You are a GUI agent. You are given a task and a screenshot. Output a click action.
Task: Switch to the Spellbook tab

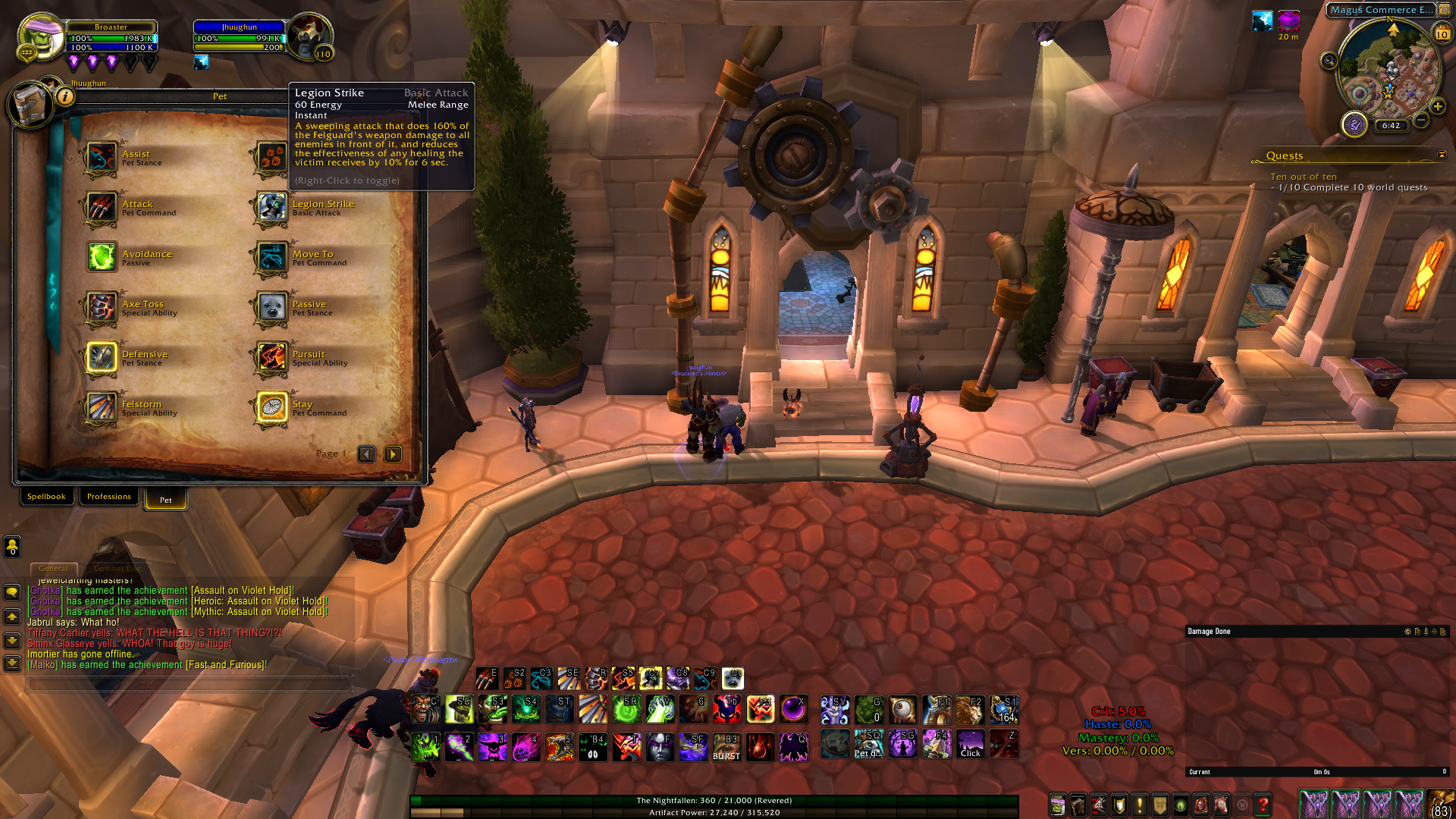click(46, 497)
